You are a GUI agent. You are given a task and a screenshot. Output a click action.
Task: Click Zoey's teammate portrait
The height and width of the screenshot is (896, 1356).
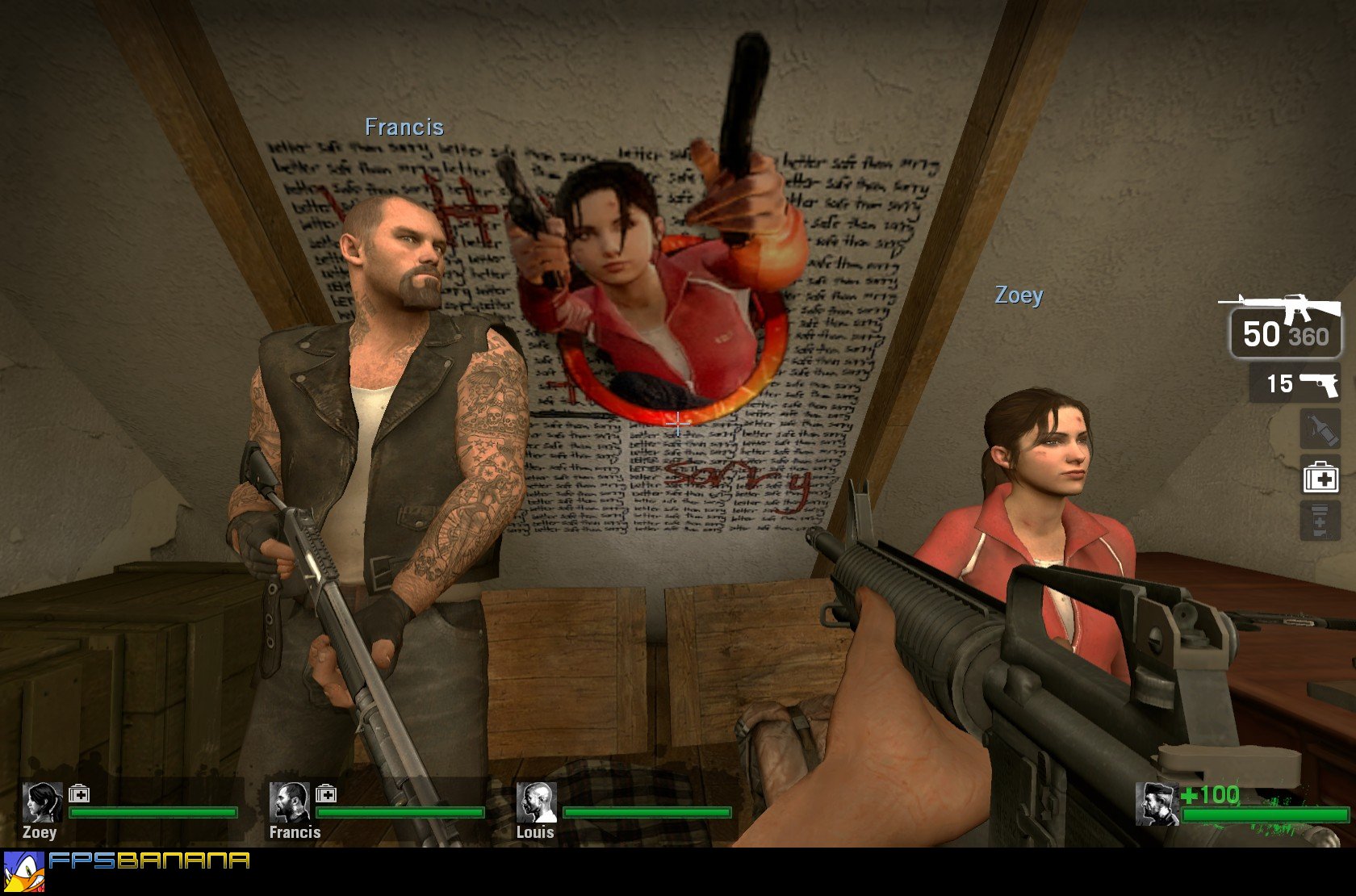tap(42, 802)
